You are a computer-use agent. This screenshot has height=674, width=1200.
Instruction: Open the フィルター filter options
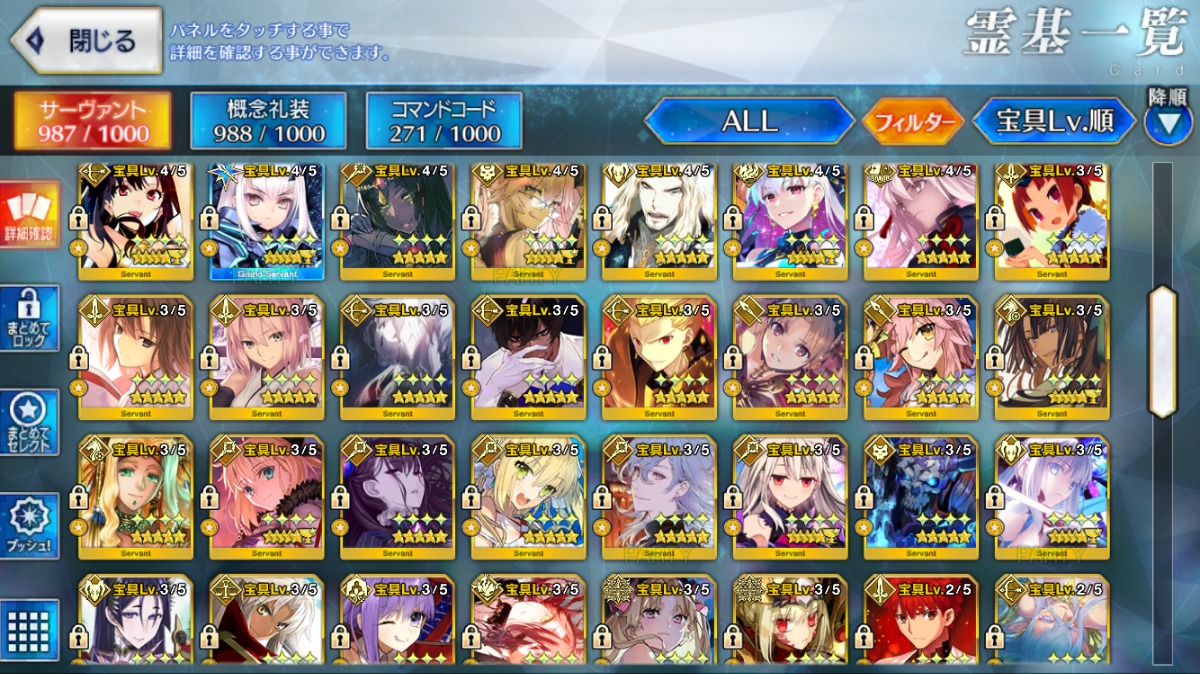[913, 123]
